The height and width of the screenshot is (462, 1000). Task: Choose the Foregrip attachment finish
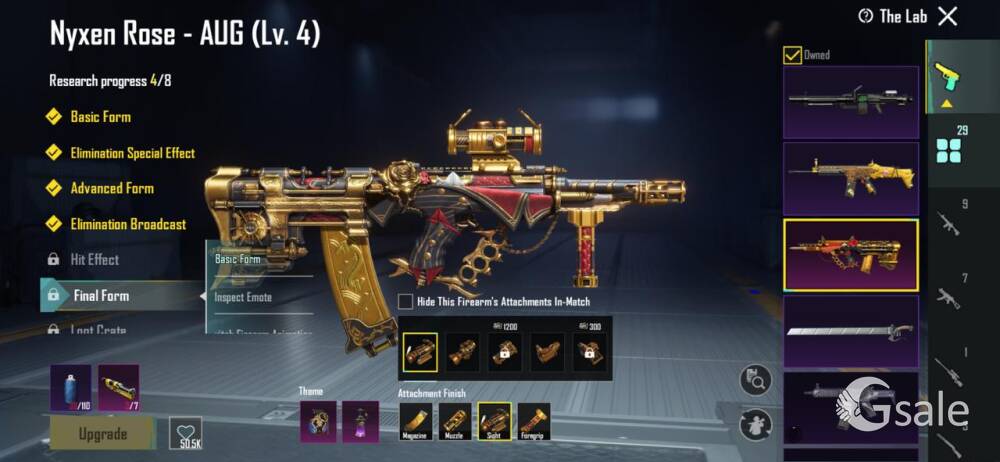[533, 421]
